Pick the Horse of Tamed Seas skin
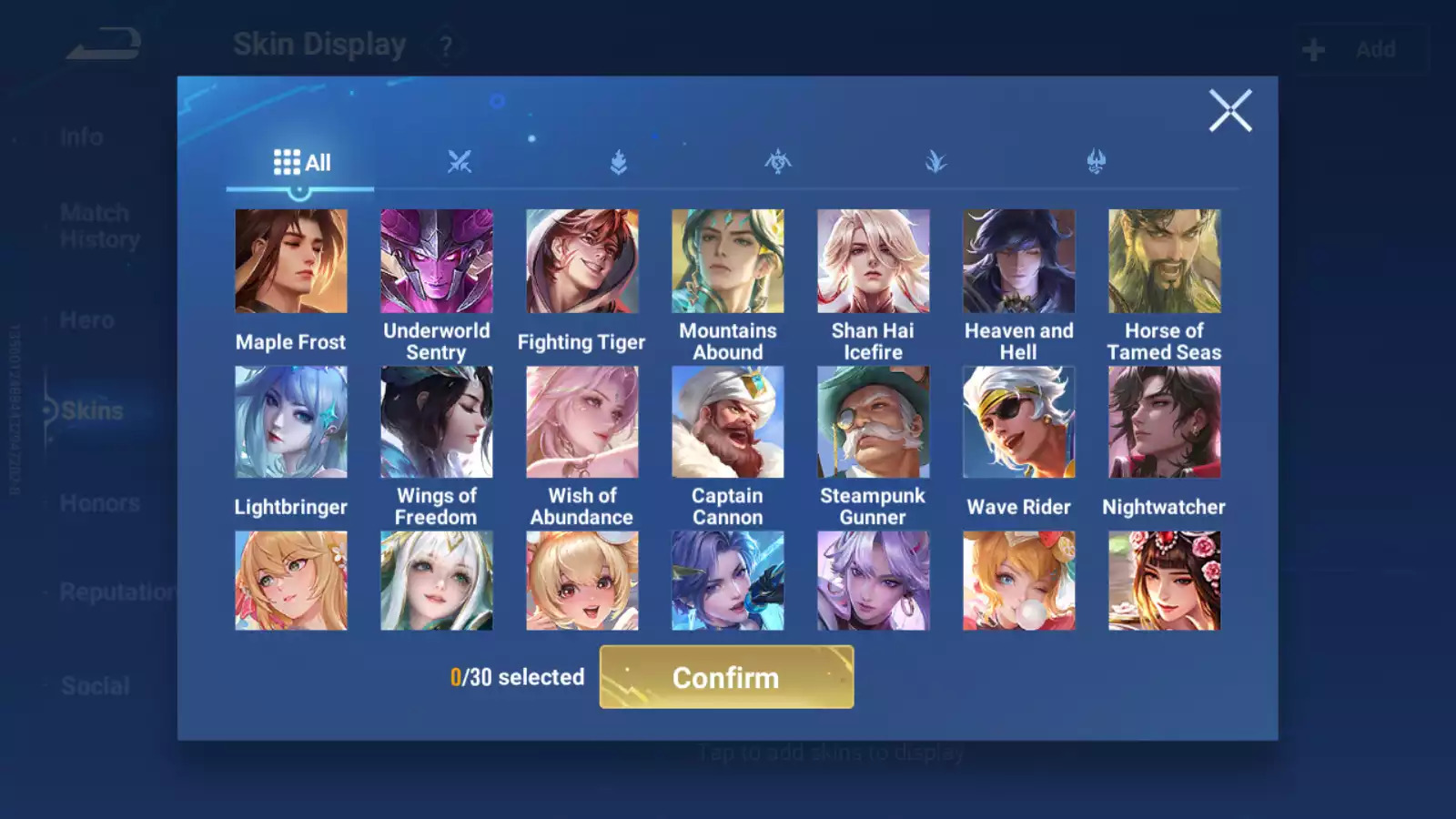This screenshot has width=1456, height=819. pos(1165,261)
